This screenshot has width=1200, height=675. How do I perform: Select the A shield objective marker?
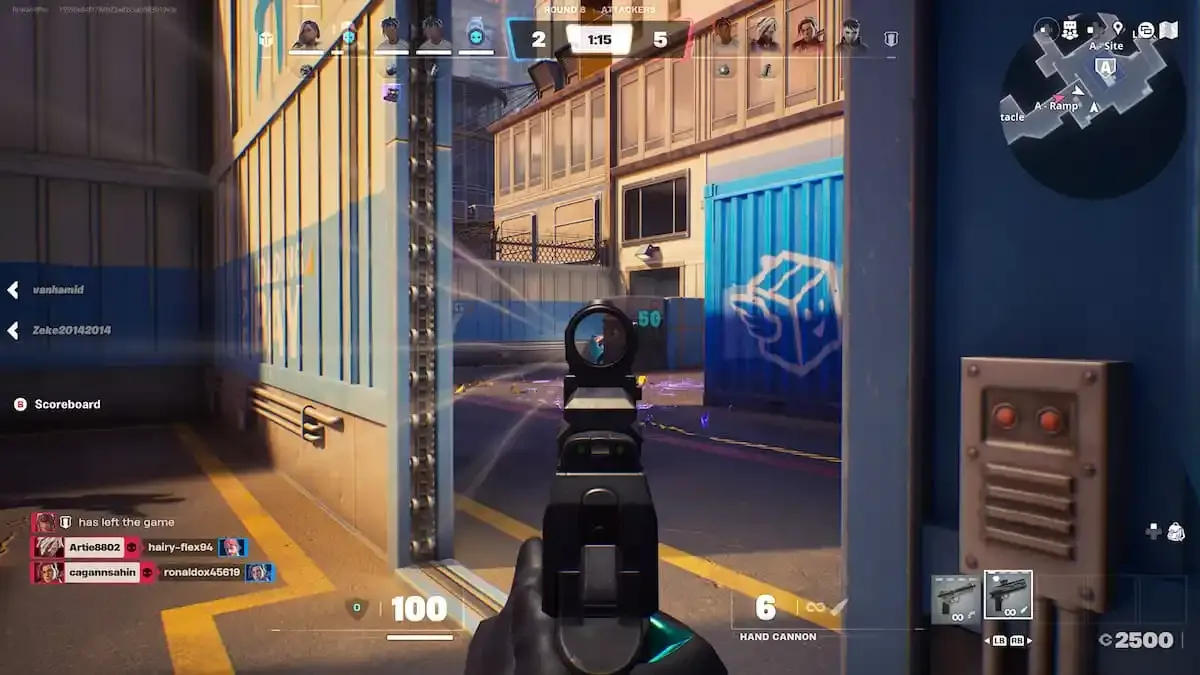(x=1105, y=67)
